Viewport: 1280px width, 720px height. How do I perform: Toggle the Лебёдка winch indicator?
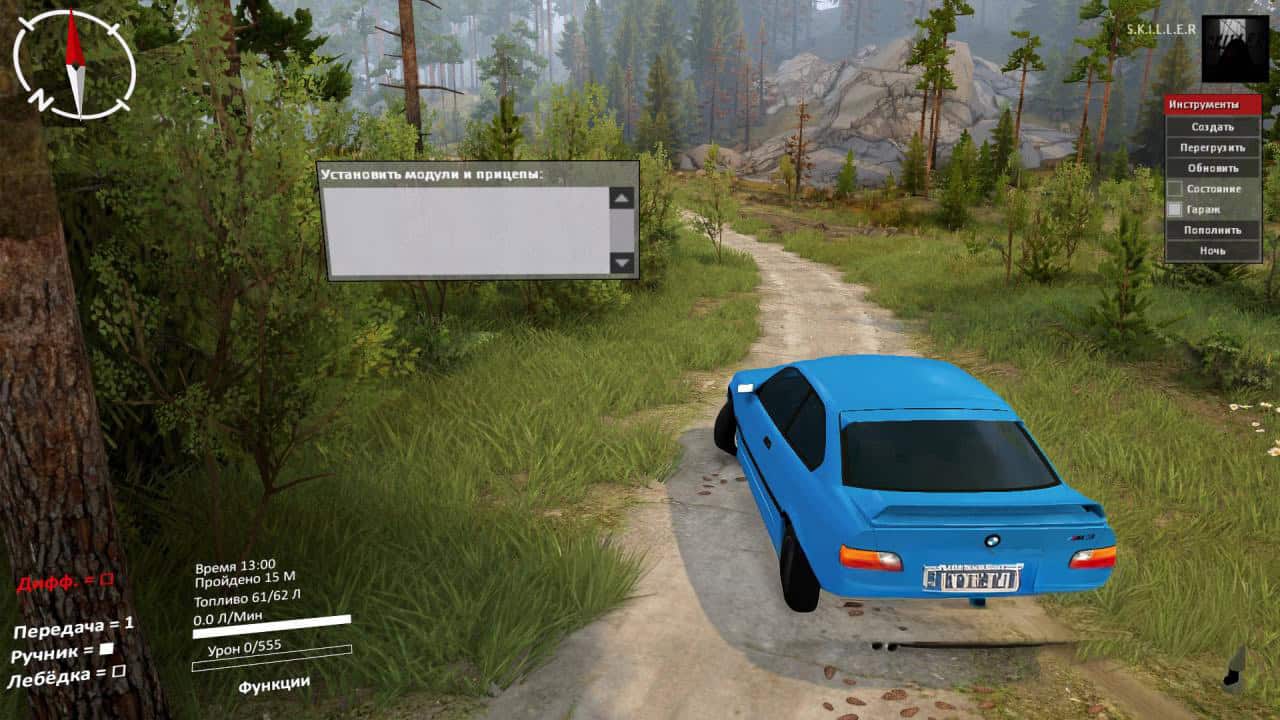click(118, 672)
